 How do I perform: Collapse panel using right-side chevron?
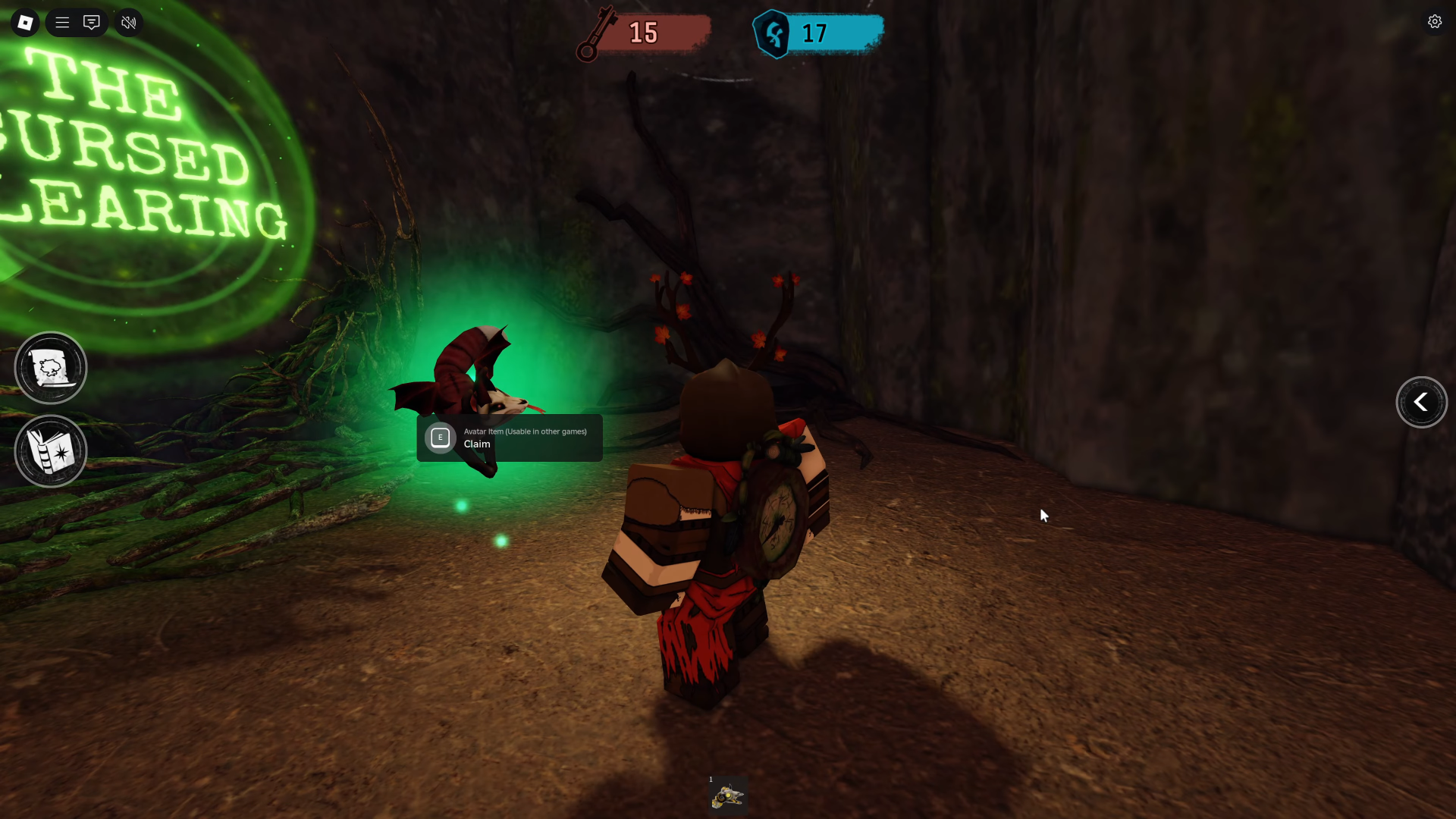pos(1422,402)
